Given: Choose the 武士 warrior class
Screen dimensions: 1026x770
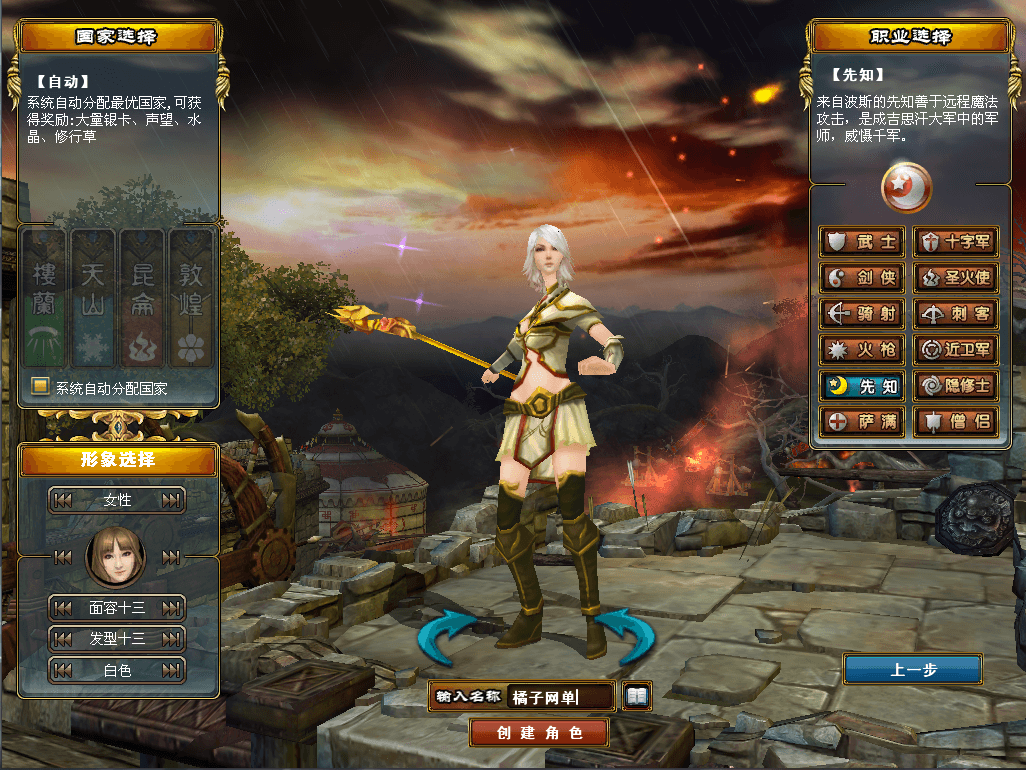Looking at the screenshot, I should pos(862,242).
